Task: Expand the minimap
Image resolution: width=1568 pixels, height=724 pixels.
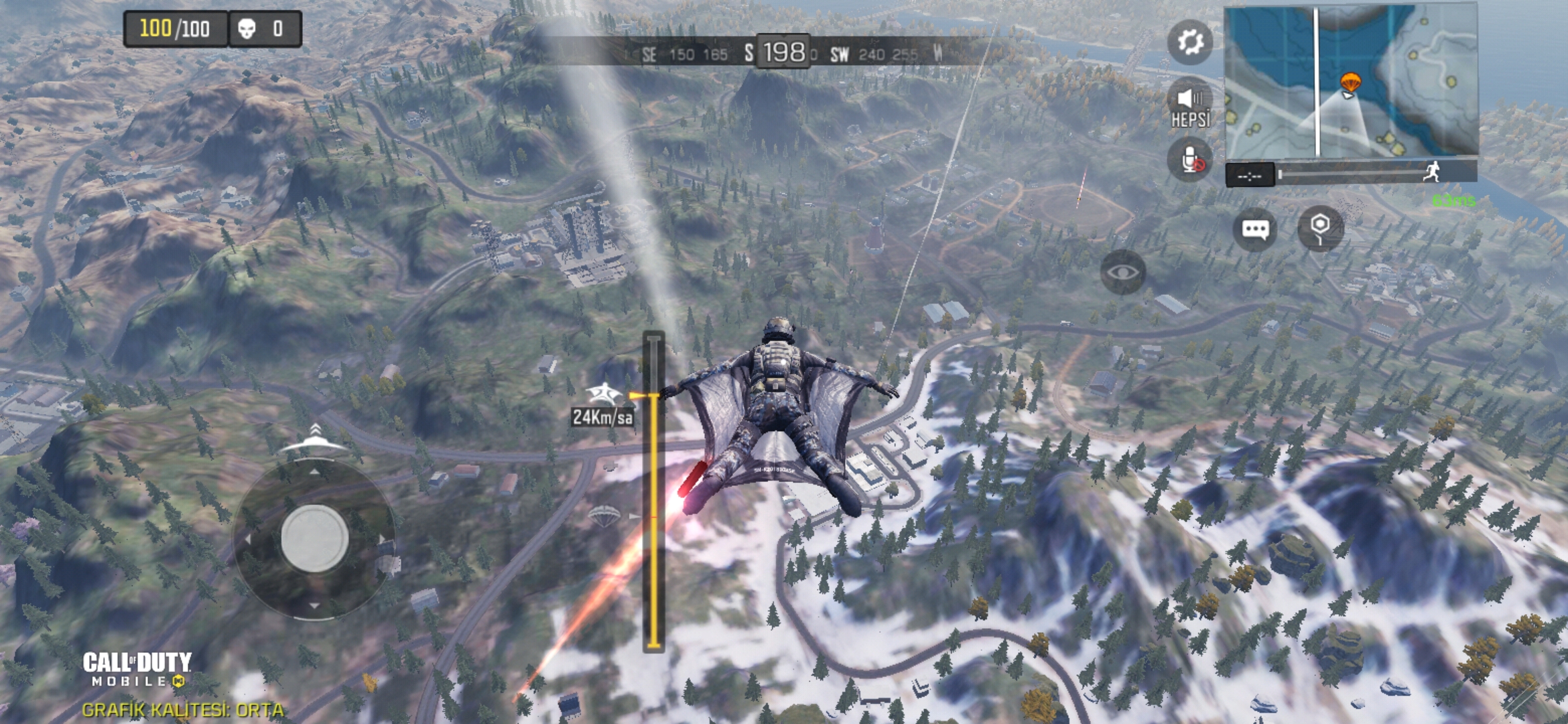Action: [1351, 80]
